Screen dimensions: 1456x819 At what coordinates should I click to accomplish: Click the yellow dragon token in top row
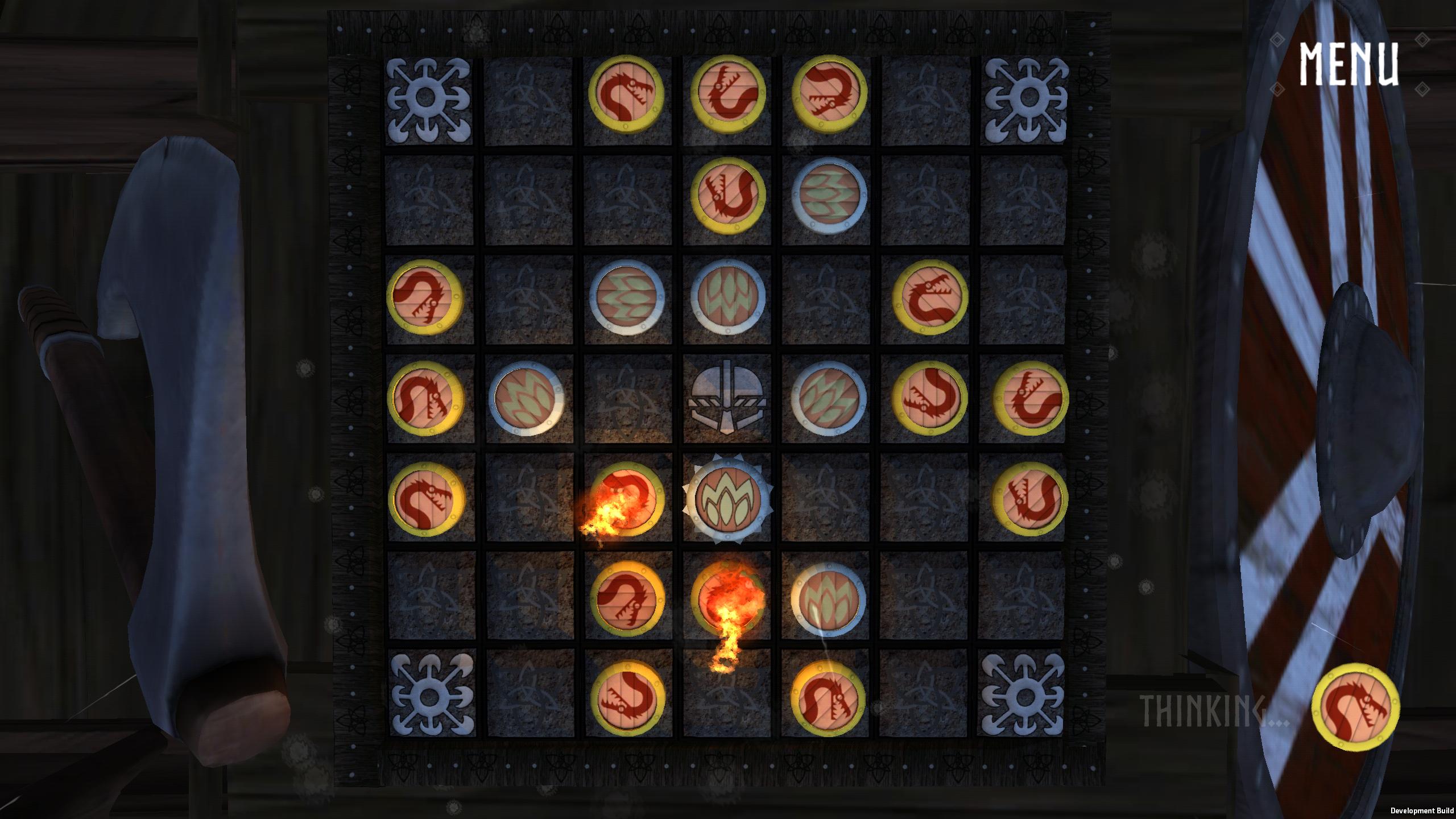click(x=626, y=94)
